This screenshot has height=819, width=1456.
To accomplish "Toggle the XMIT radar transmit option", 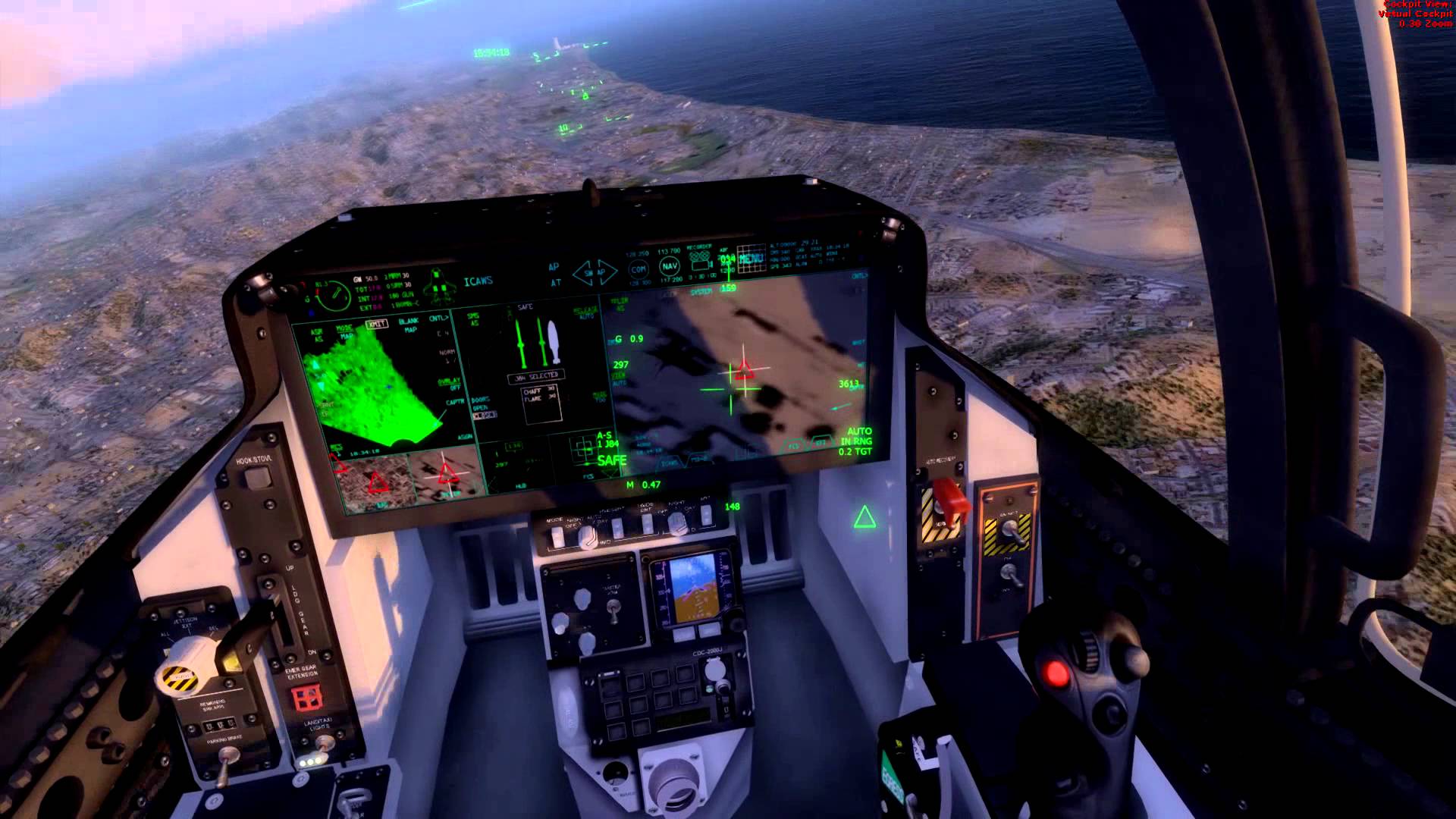I will click(376, 323).
